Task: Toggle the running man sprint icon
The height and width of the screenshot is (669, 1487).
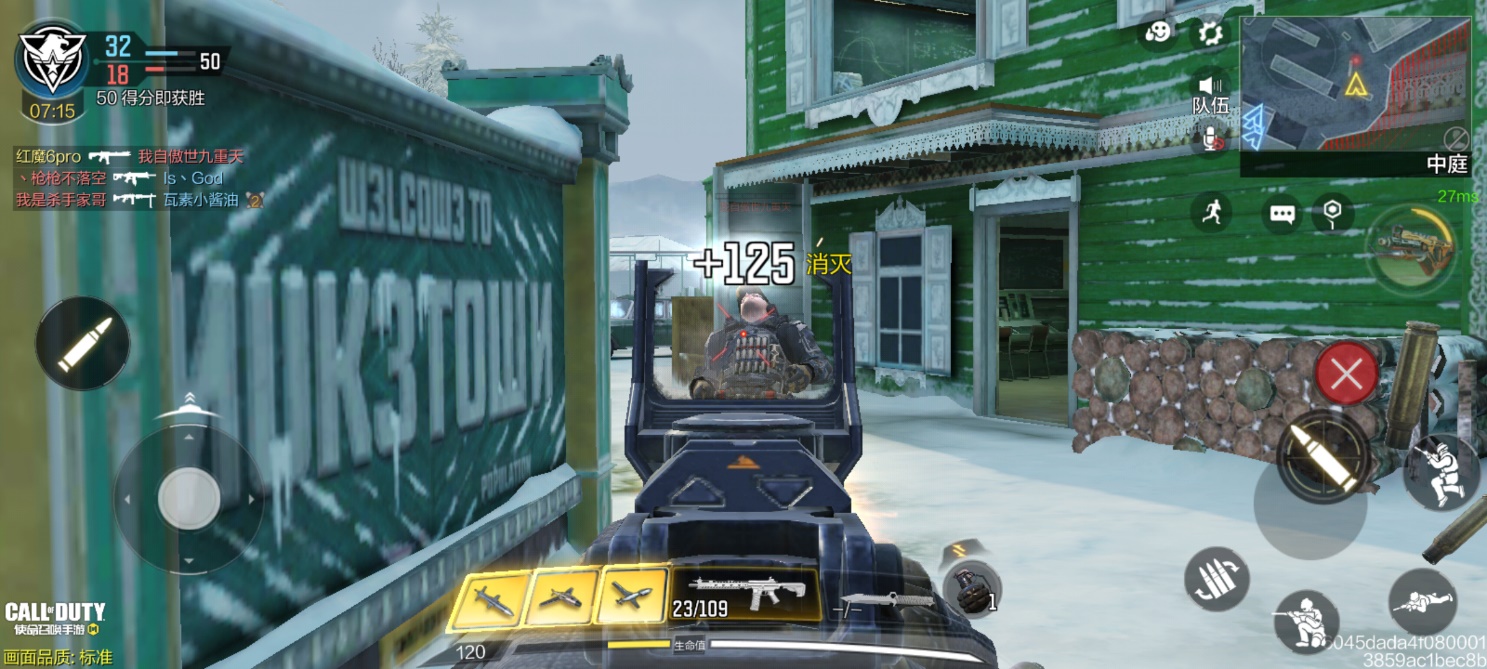Action: (1212, 212)
